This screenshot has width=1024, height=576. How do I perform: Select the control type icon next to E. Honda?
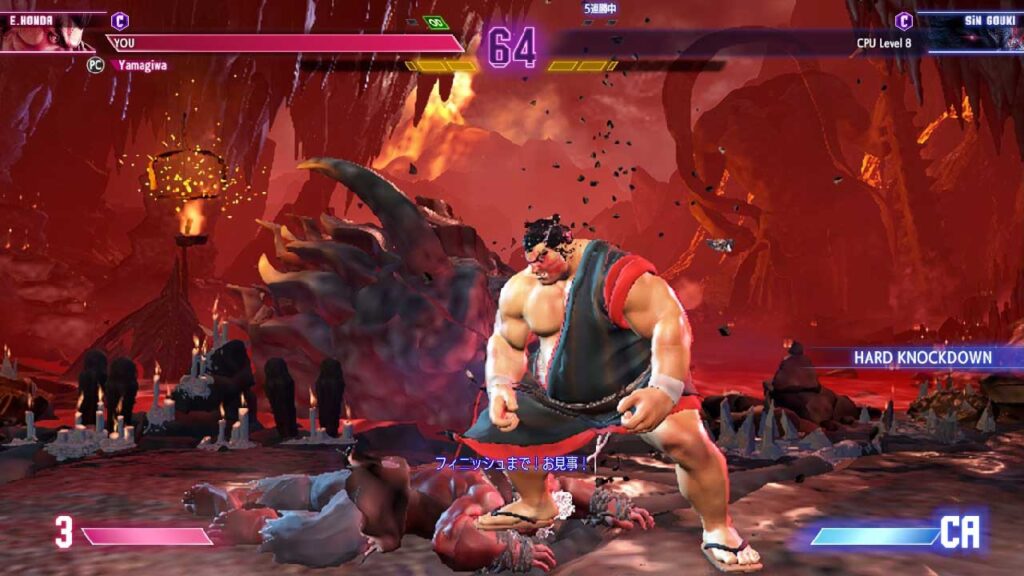click(120, 19)
